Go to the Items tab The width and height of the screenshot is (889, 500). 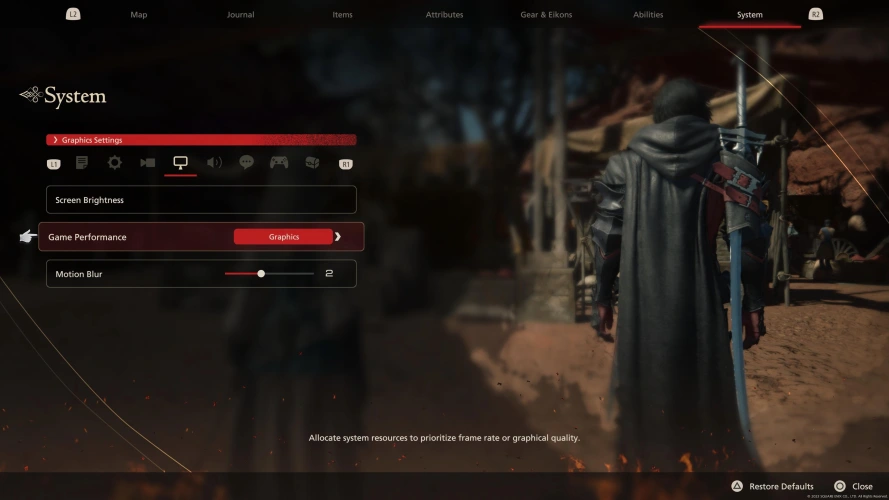tap(342, 15)
